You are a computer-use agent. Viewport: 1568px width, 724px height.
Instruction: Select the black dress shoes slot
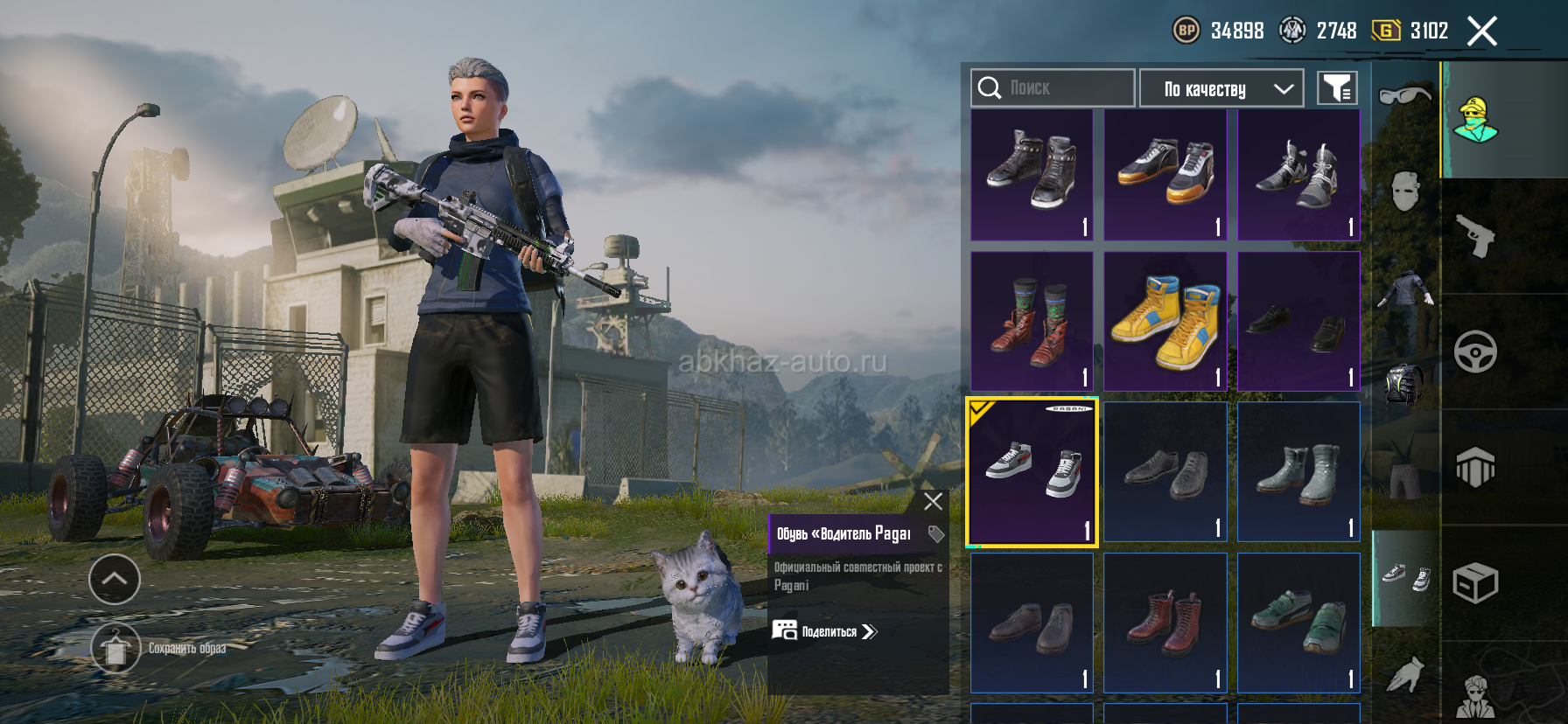(1298, 321)
